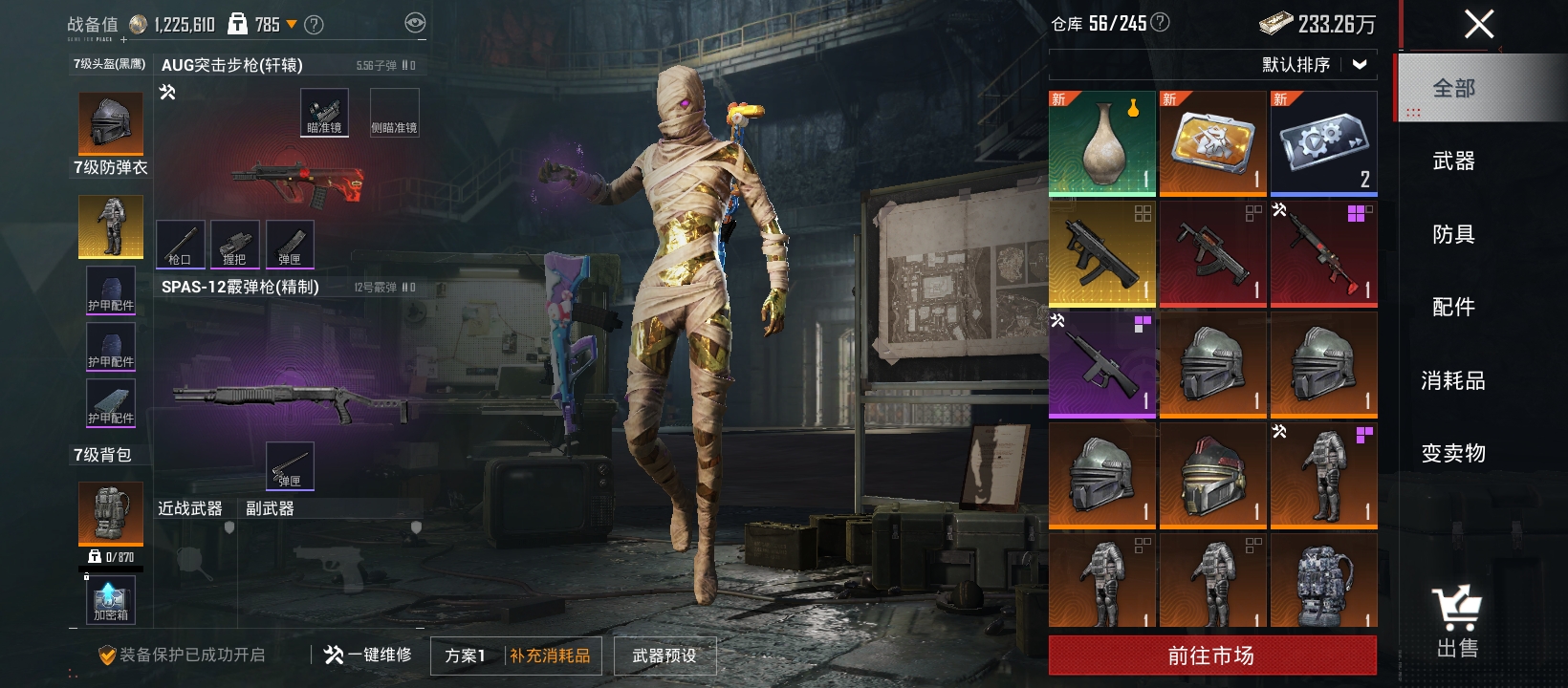Go to market via 前往市场 button
Viewport: 1568px width, 688px height.
[1211, 656]
